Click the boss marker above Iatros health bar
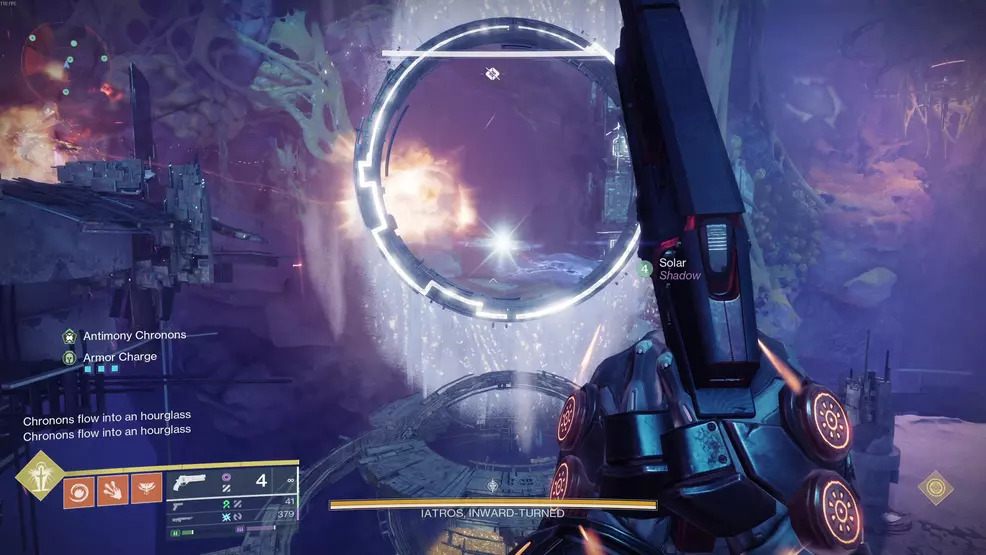986x555 pixels. (x=492, y=485)
